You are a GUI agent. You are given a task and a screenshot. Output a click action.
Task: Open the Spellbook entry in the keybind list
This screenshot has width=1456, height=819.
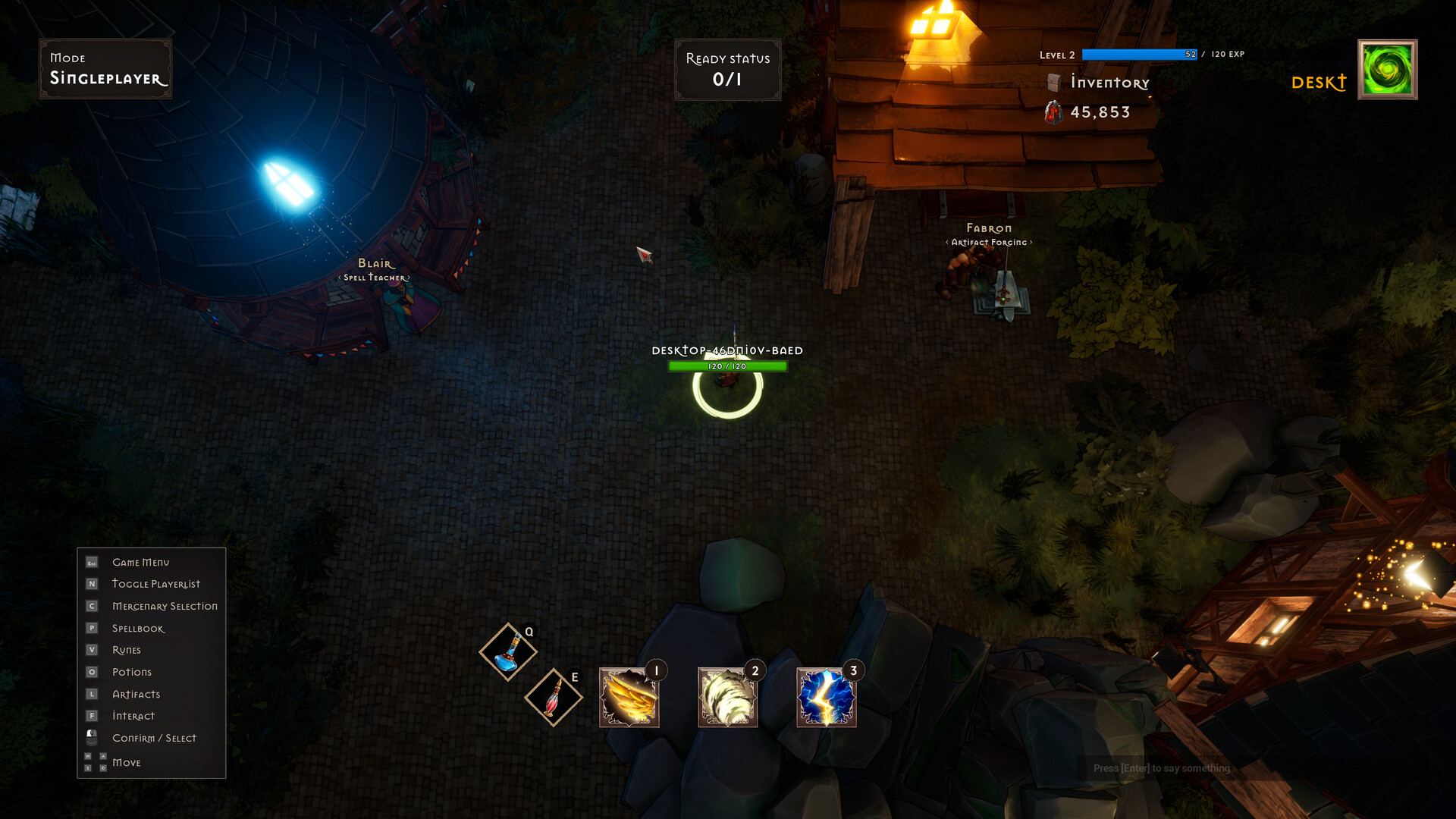click(137, 628)
